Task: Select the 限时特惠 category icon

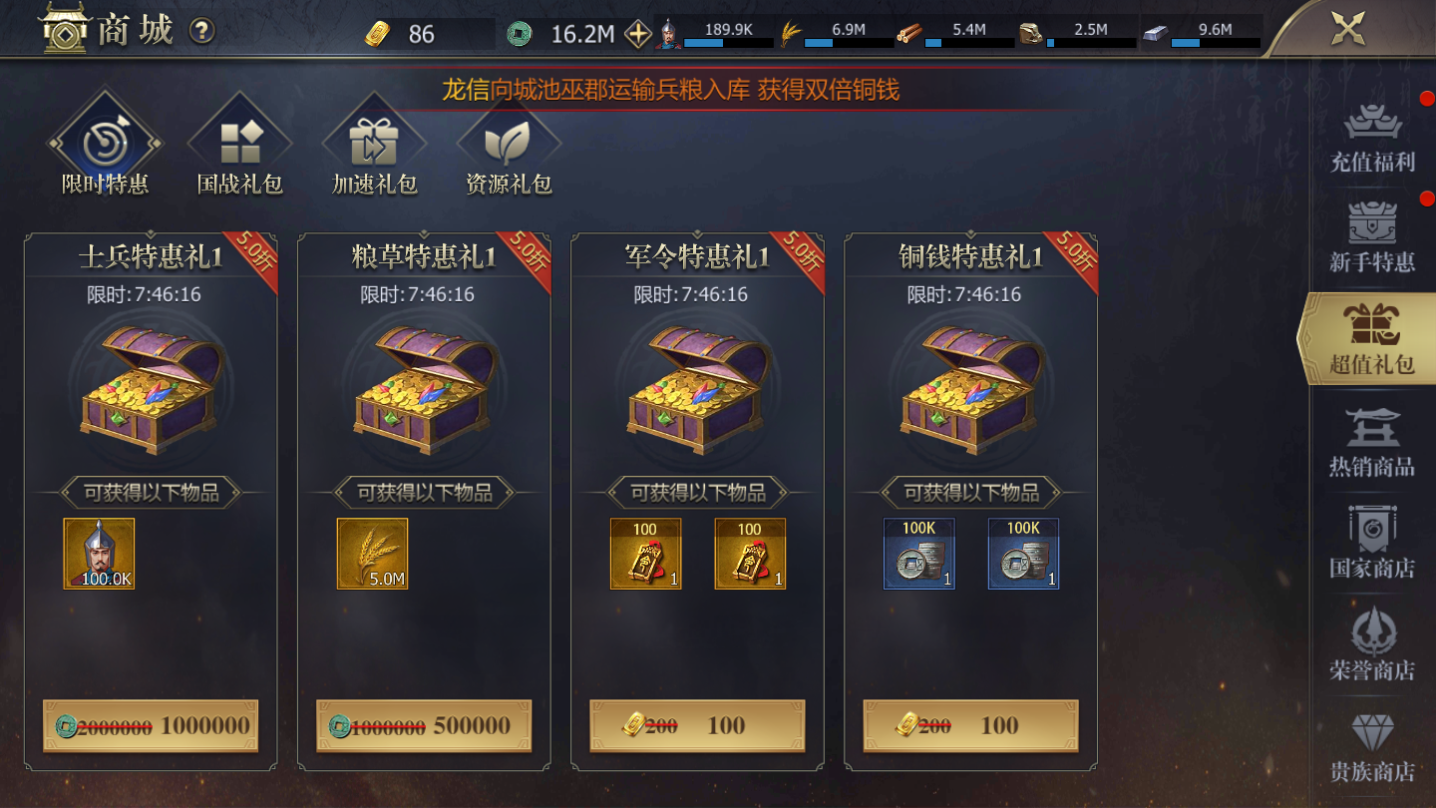Action: (x=103, y=145)
